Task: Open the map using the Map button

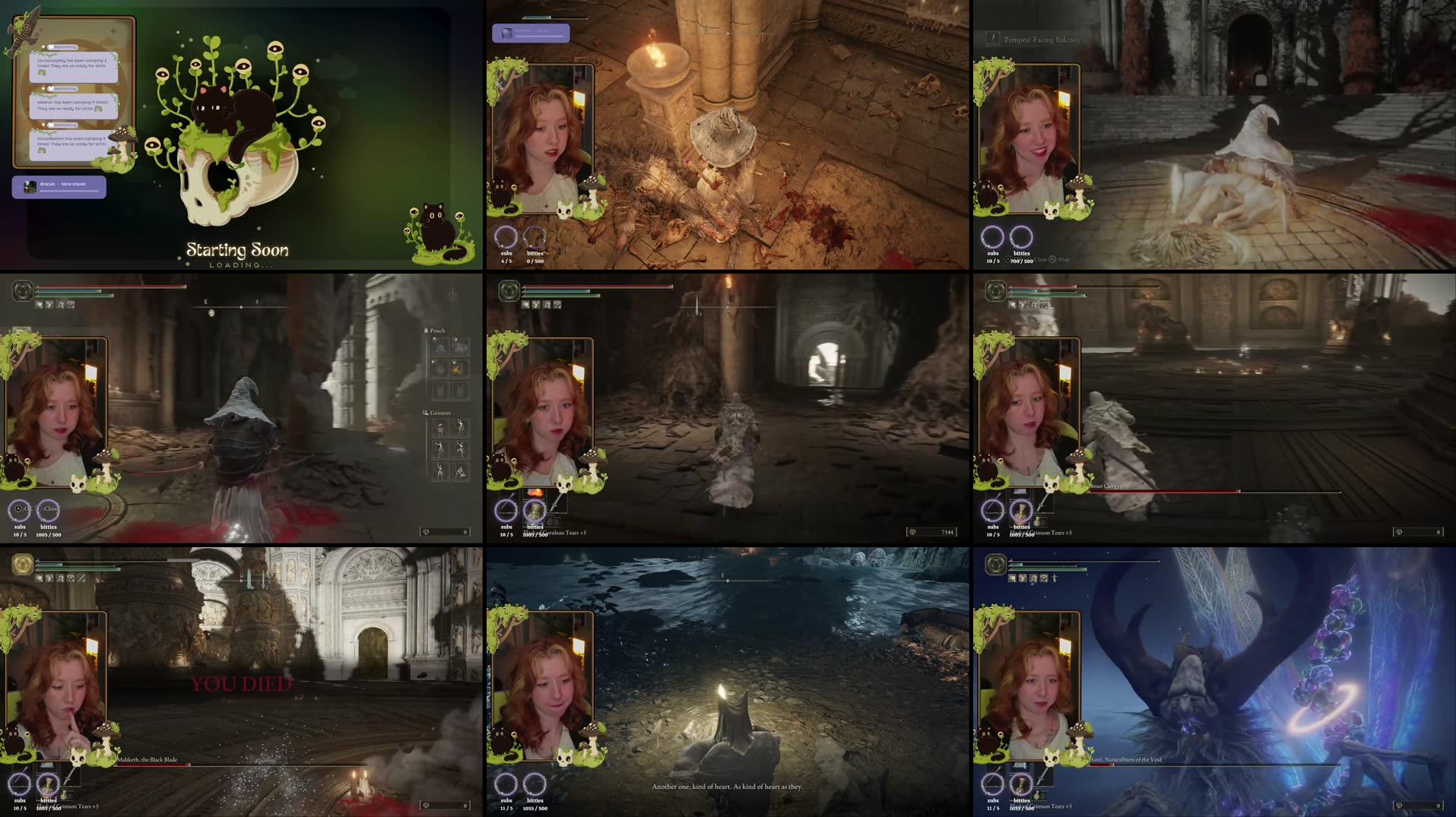Action: 1064,260
